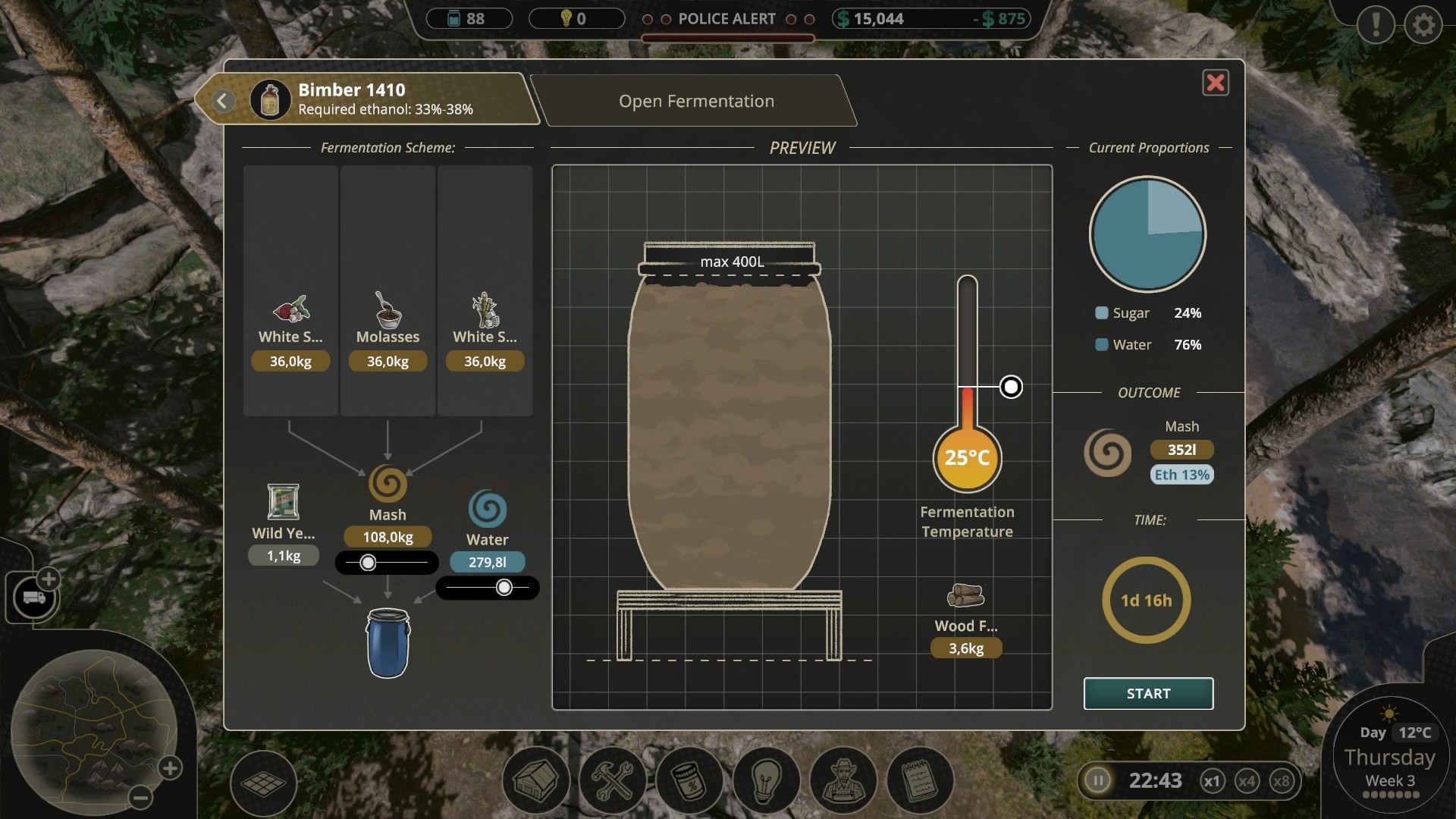Switch to the Open Fermentation tab
1456x819 pixels.
pyautogui.click(x=695, y=101)
